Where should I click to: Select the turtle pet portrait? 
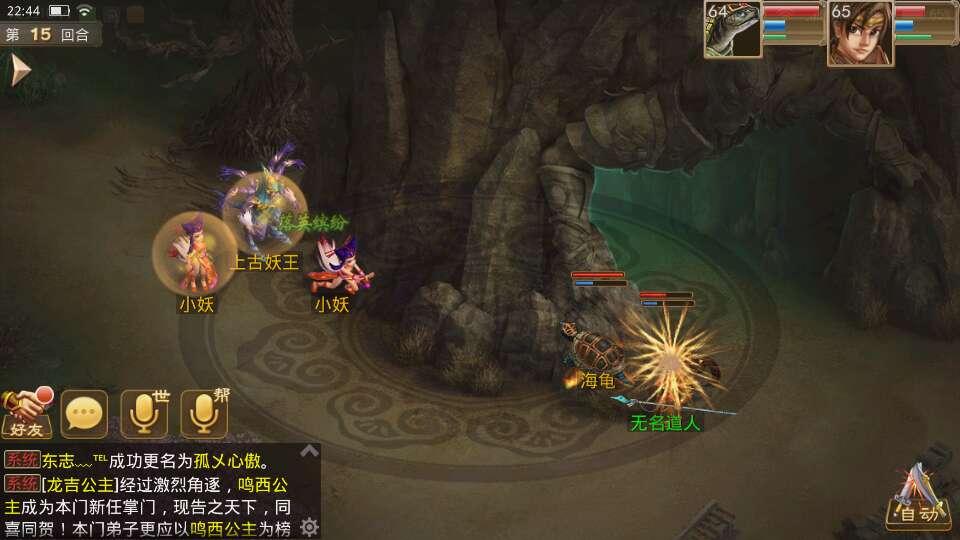732,29
